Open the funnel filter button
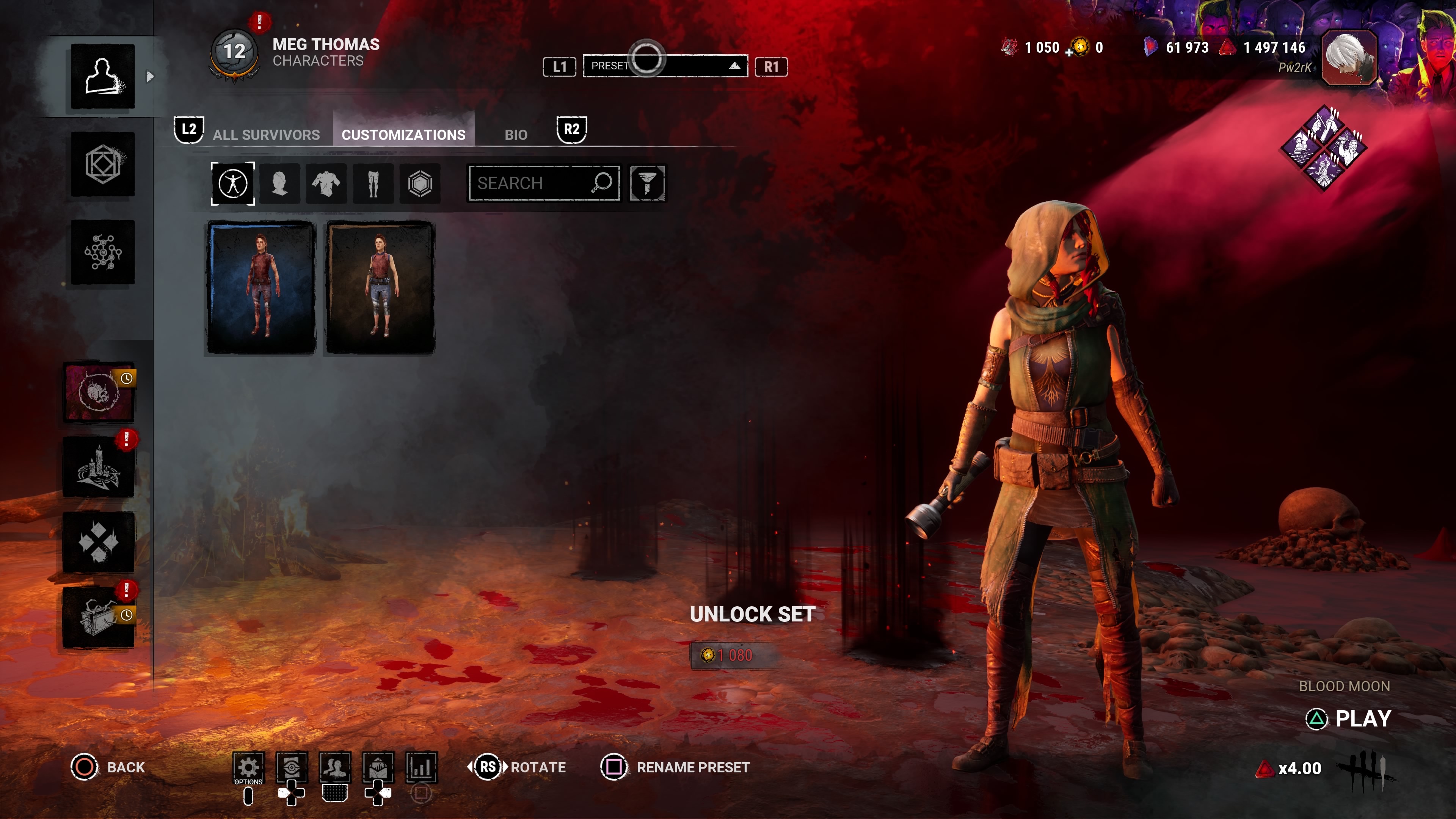The width and height of the screenshot is (1456, 819). (647, 183)
